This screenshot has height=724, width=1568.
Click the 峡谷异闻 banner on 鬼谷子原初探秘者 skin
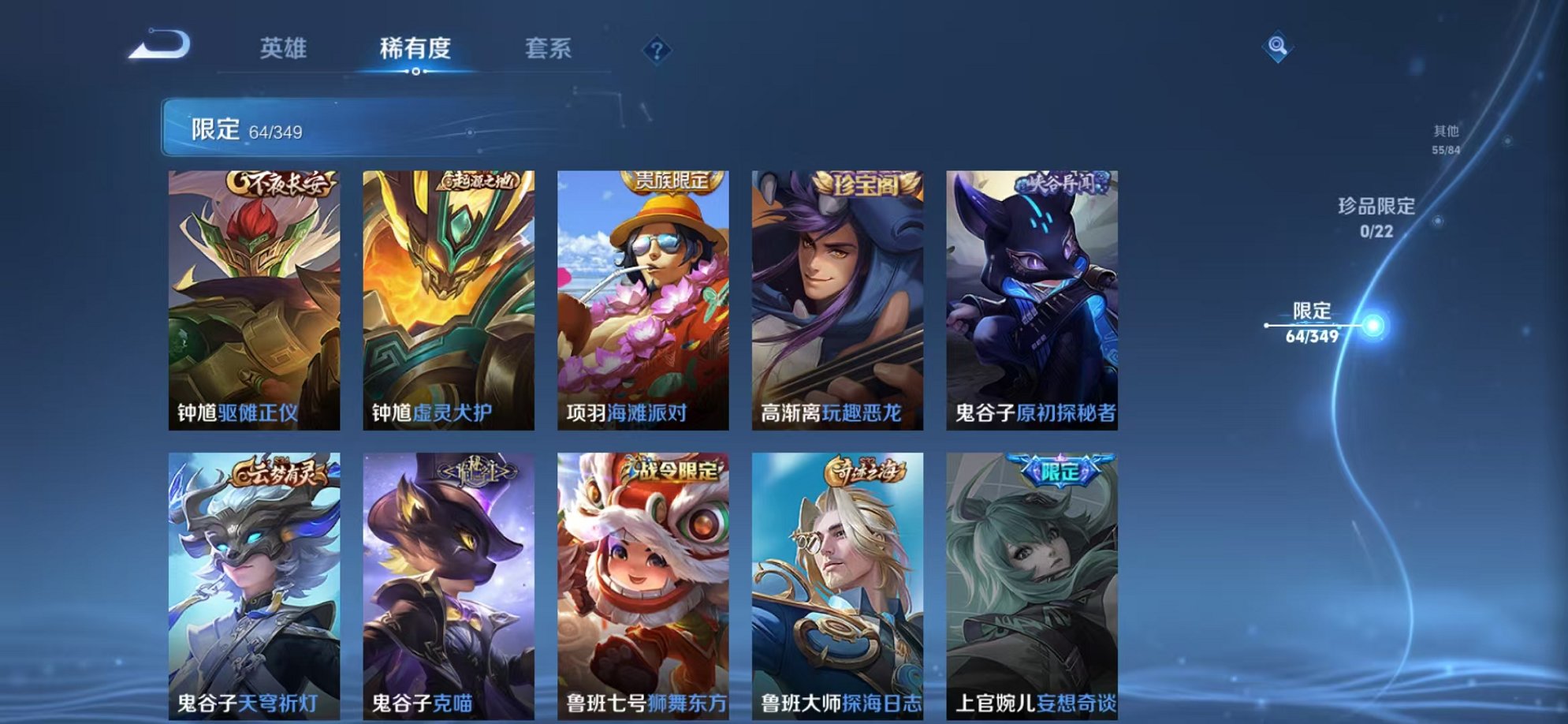(1063, 181)
